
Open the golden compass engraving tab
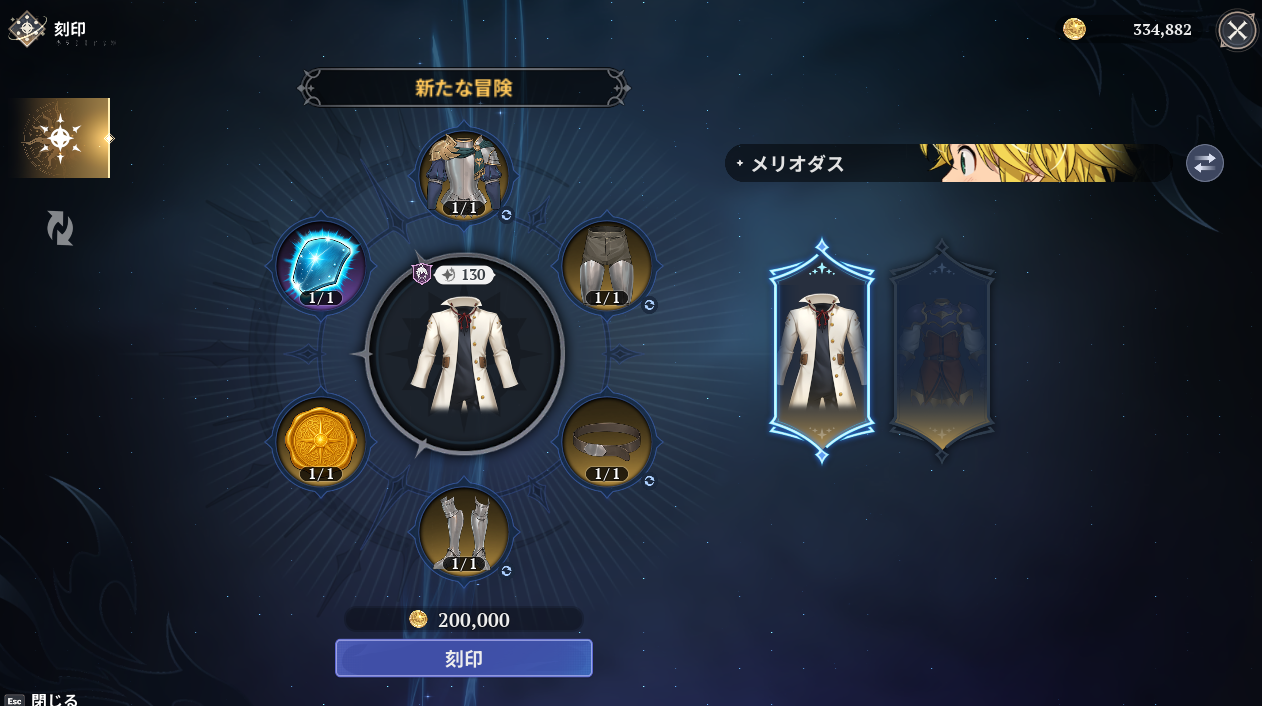60,138
